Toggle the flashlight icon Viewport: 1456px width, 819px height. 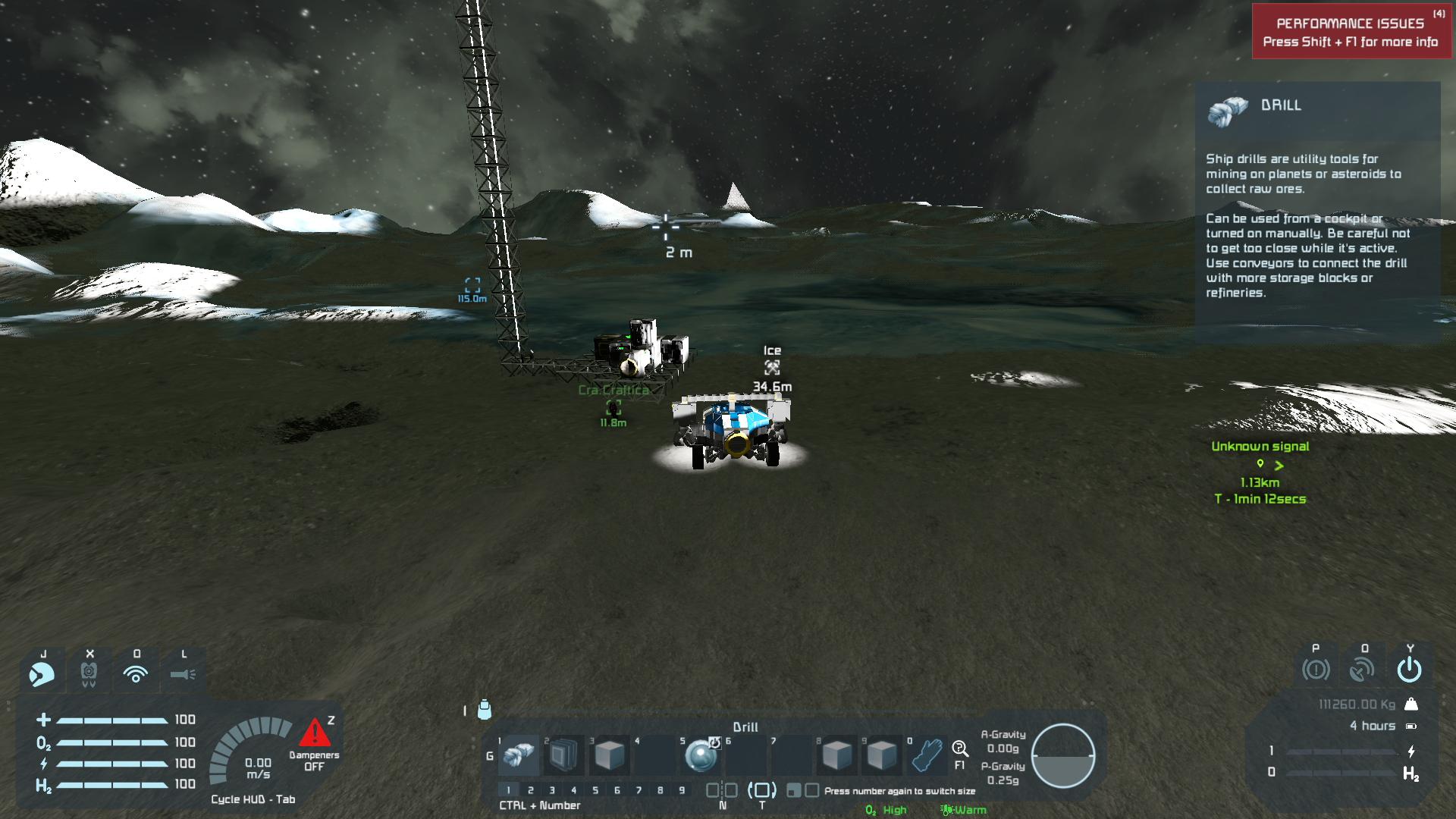[183, 673]
